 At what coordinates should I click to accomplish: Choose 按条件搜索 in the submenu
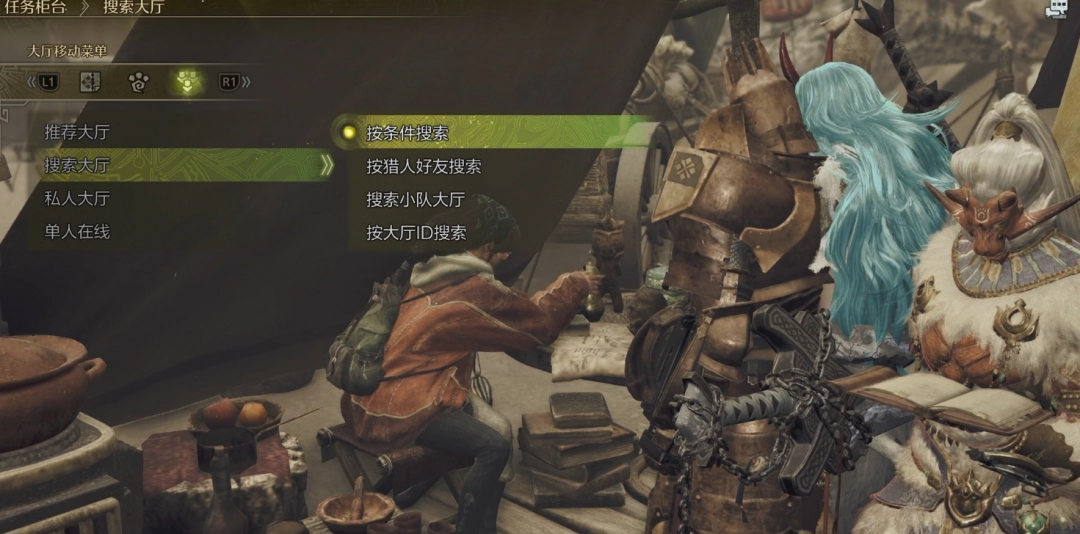pyautogui.click(x=407, y=132)
